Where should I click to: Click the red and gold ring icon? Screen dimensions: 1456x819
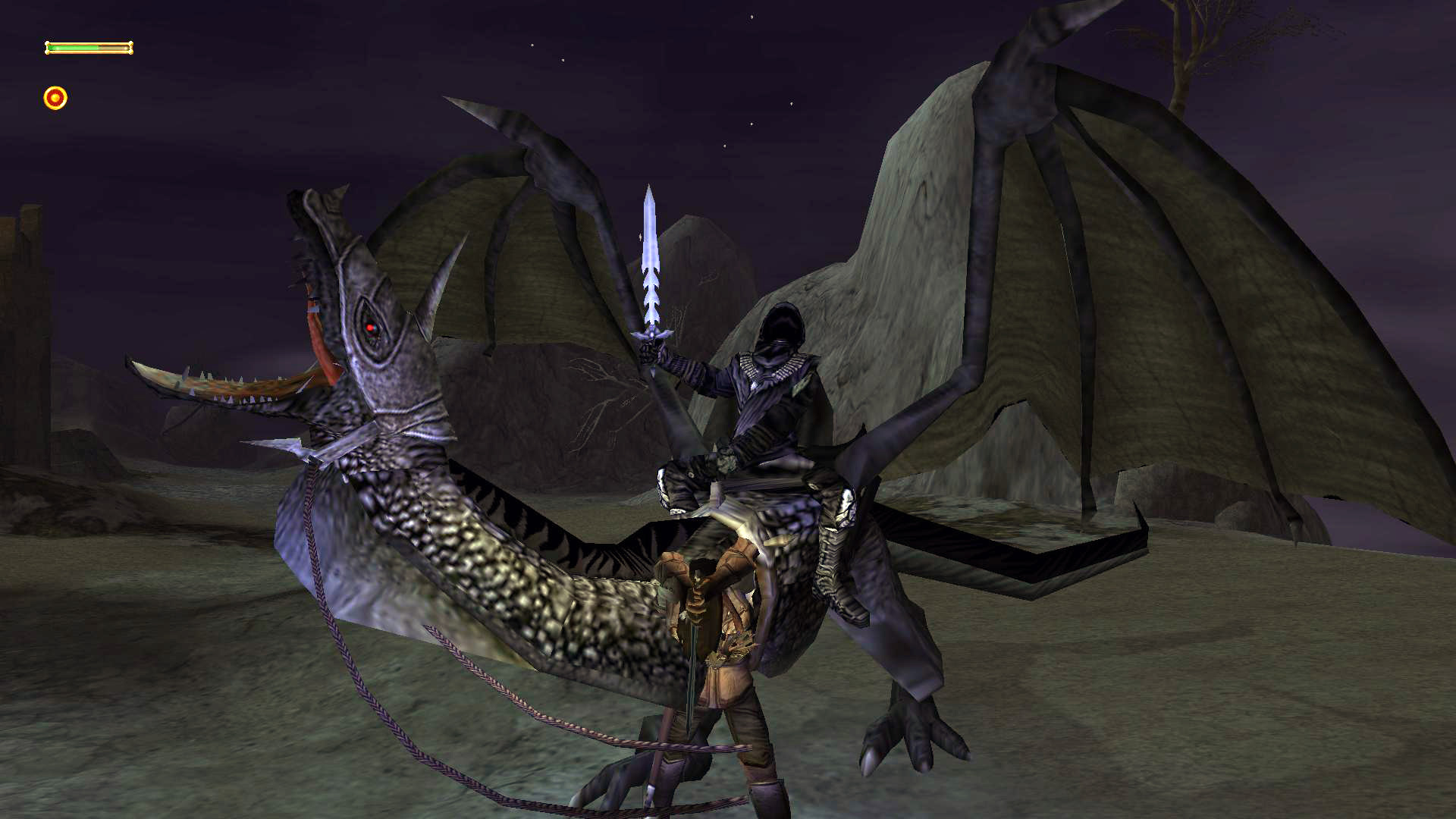coord(55,98)
